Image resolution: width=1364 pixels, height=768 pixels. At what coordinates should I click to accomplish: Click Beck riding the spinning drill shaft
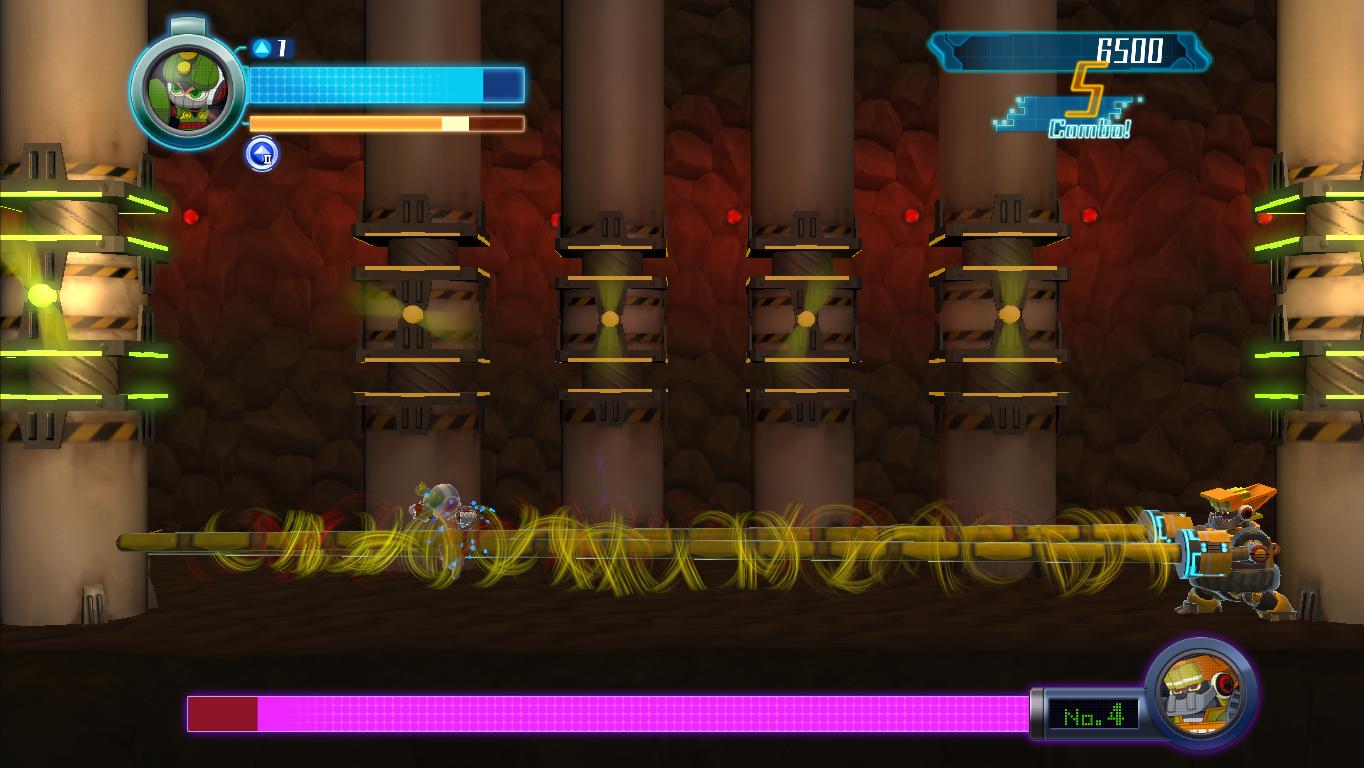coord(438,510)
